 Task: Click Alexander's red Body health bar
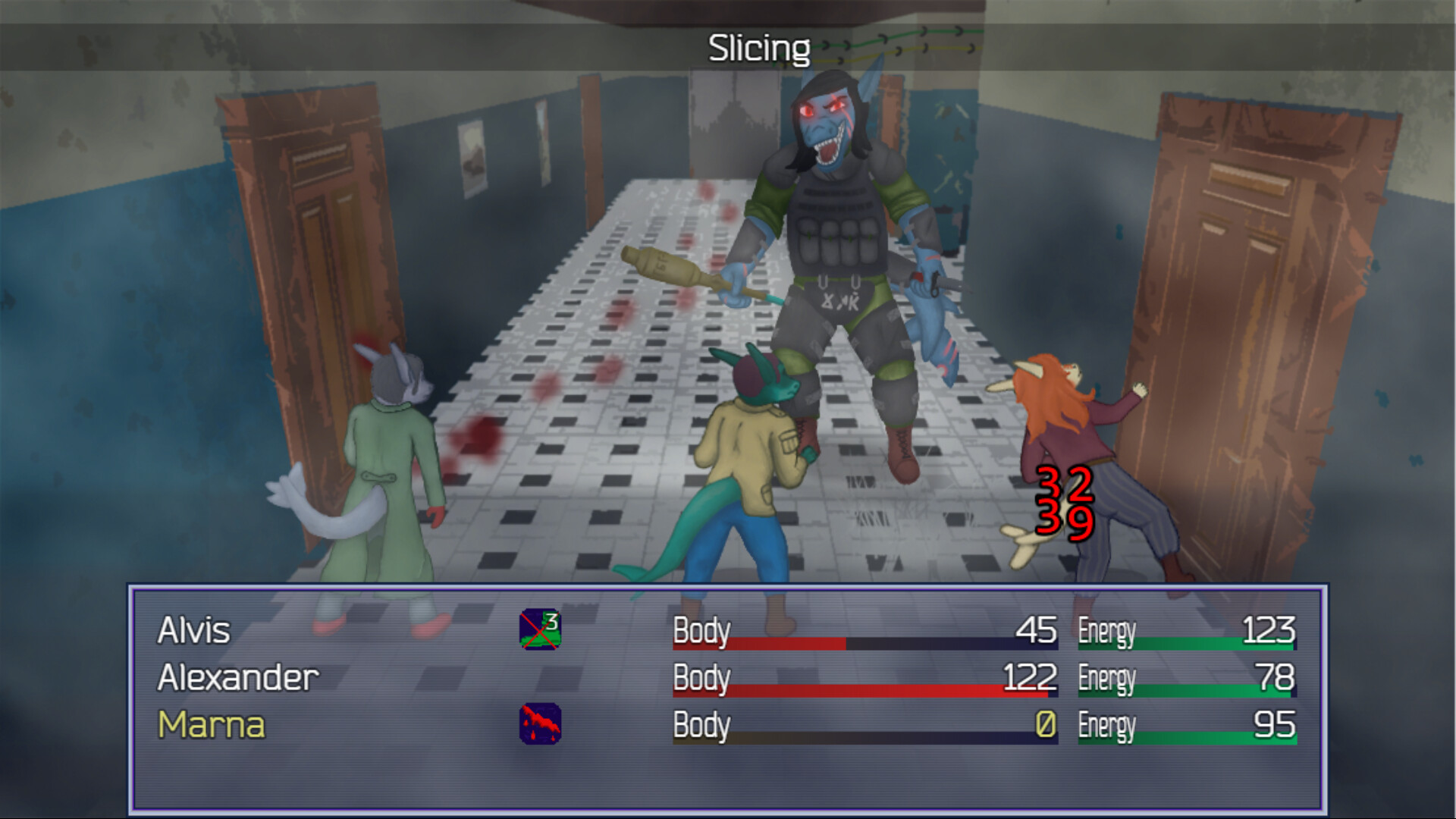pos(864,690)
